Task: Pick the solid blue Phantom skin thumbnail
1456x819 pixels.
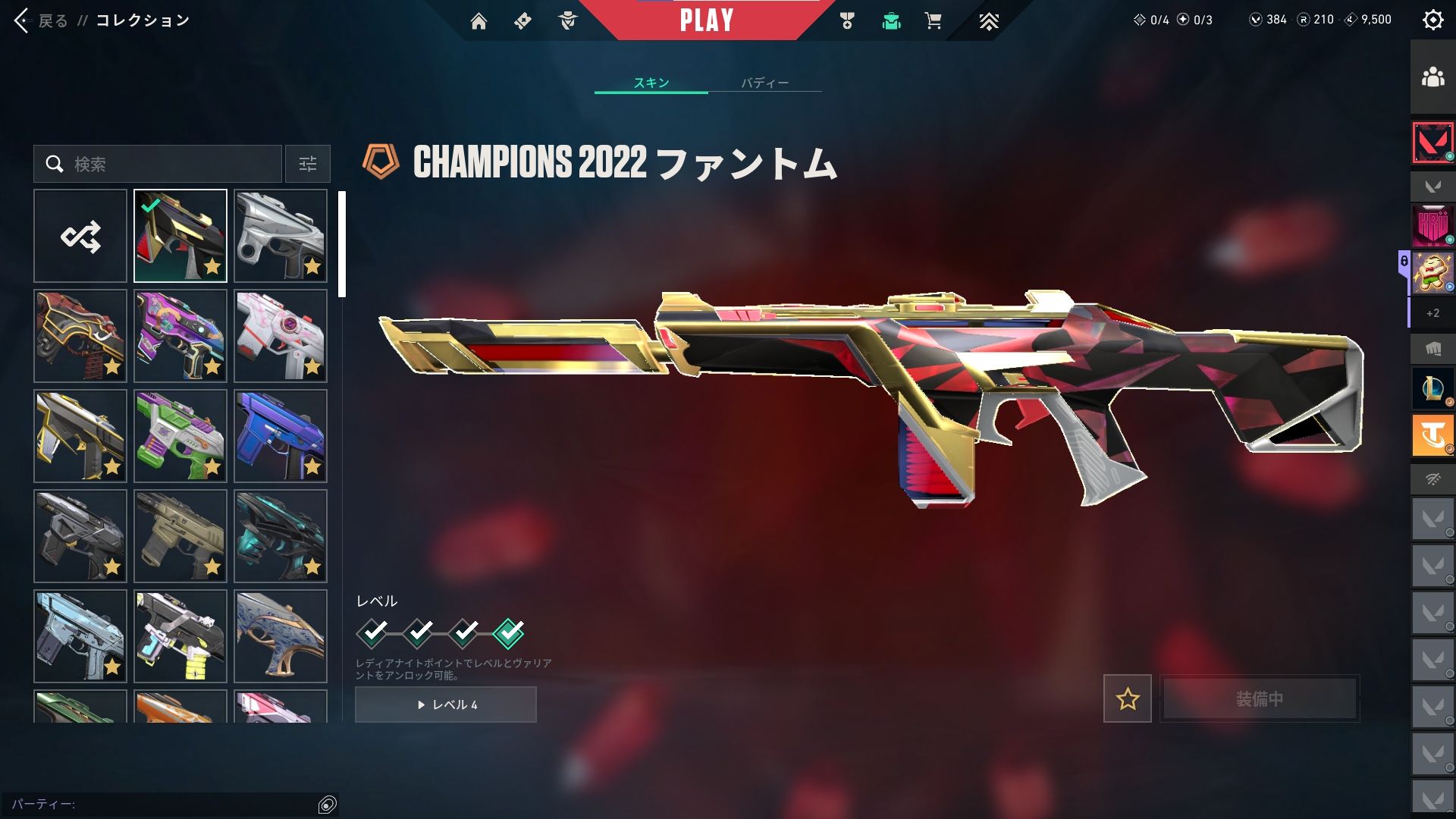Action: click(x=281, y=436)
